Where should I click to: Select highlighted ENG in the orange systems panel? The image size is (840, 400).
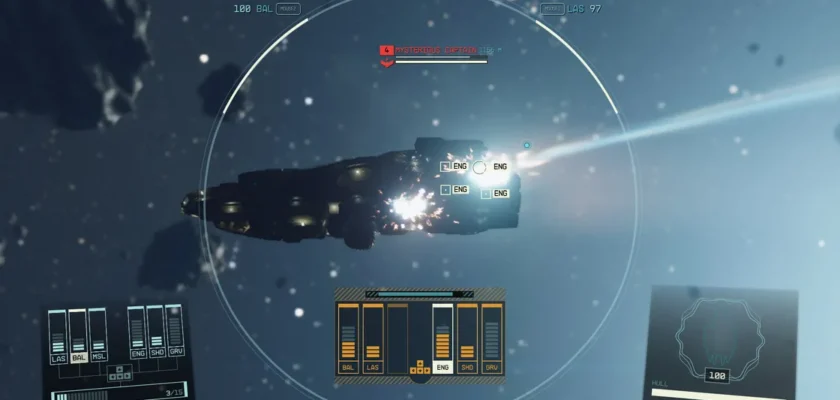coord(442,367)
